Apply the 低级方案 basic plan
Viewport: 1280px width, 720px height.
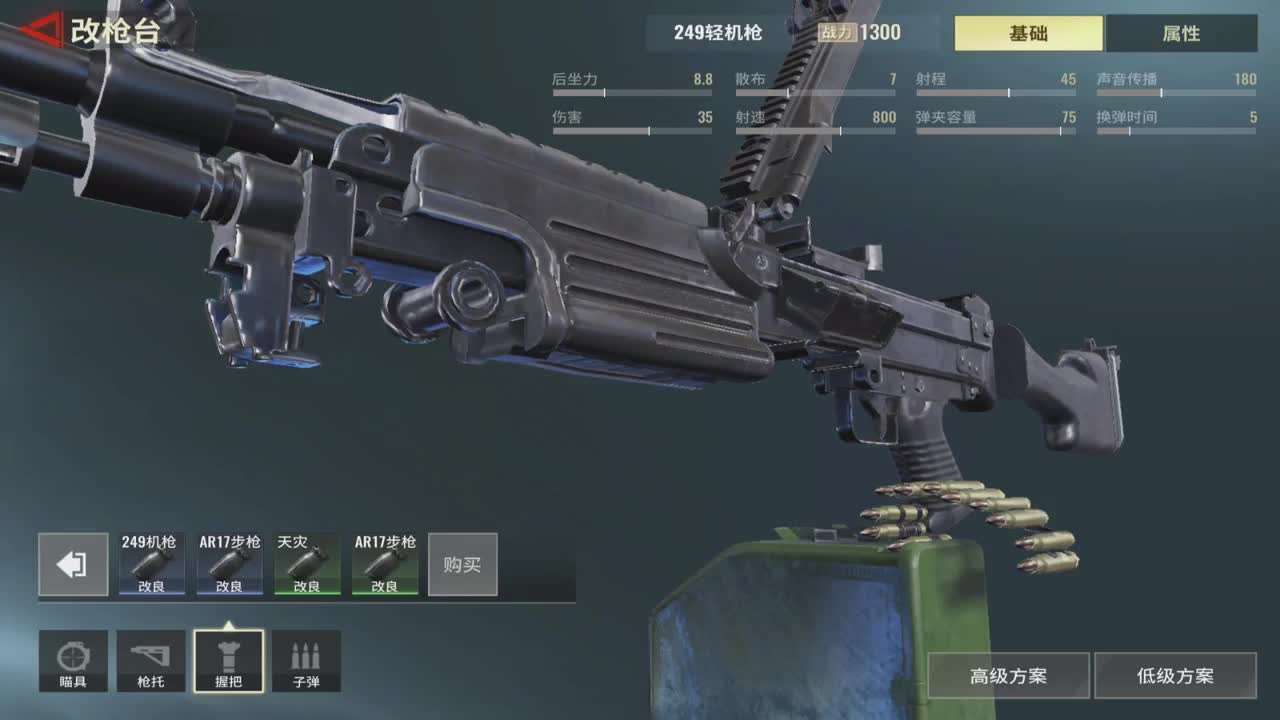click(1173, 675)
